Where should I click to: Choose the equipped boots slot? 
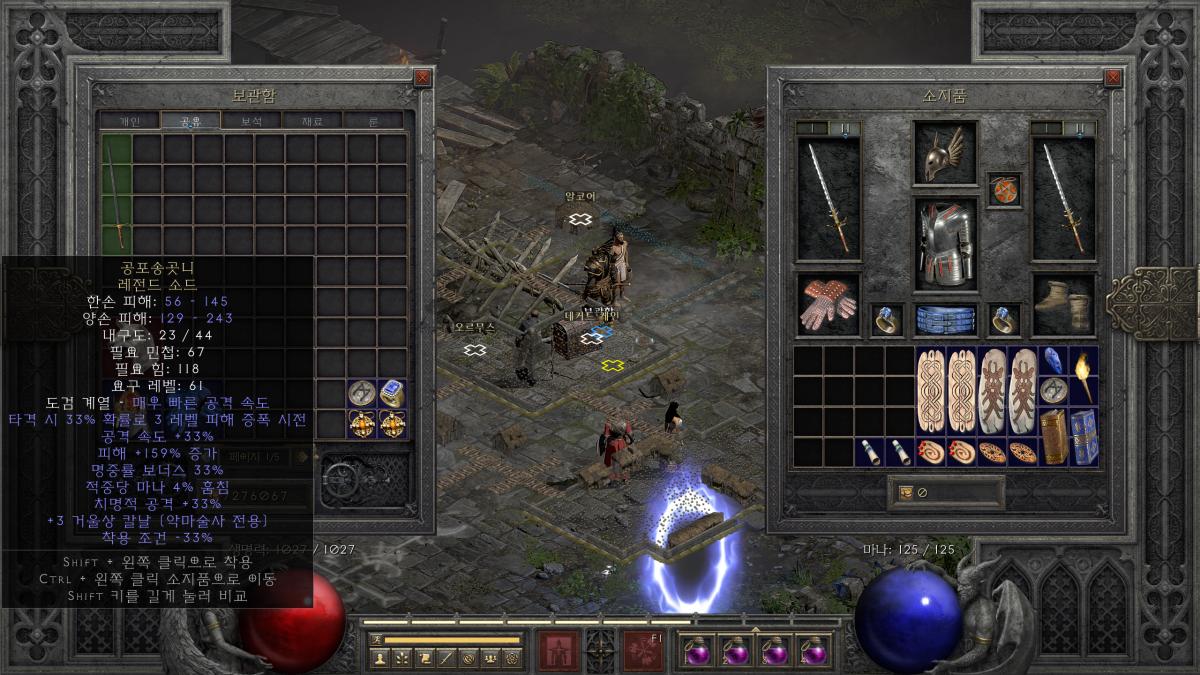coord(1063,305)
